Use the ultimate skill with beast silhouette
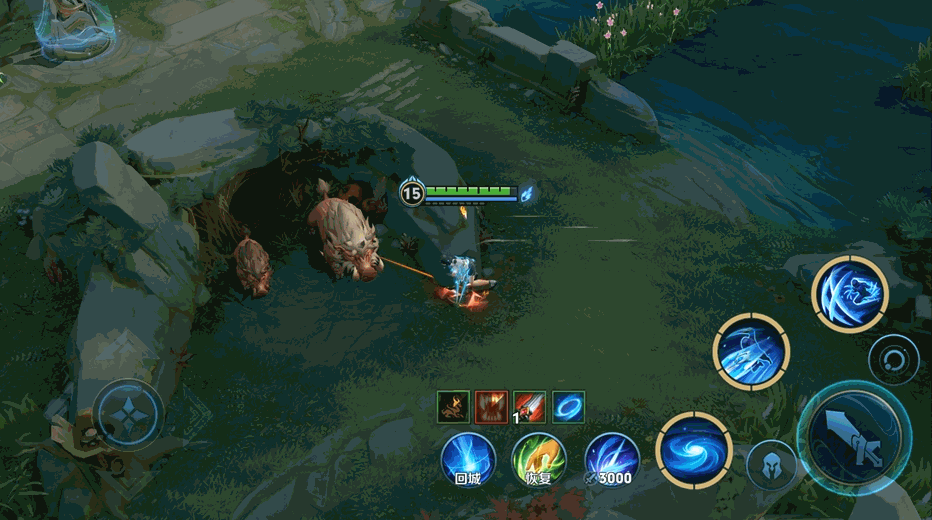The height and width of the screenshot is (520, 932). point(849,293)
